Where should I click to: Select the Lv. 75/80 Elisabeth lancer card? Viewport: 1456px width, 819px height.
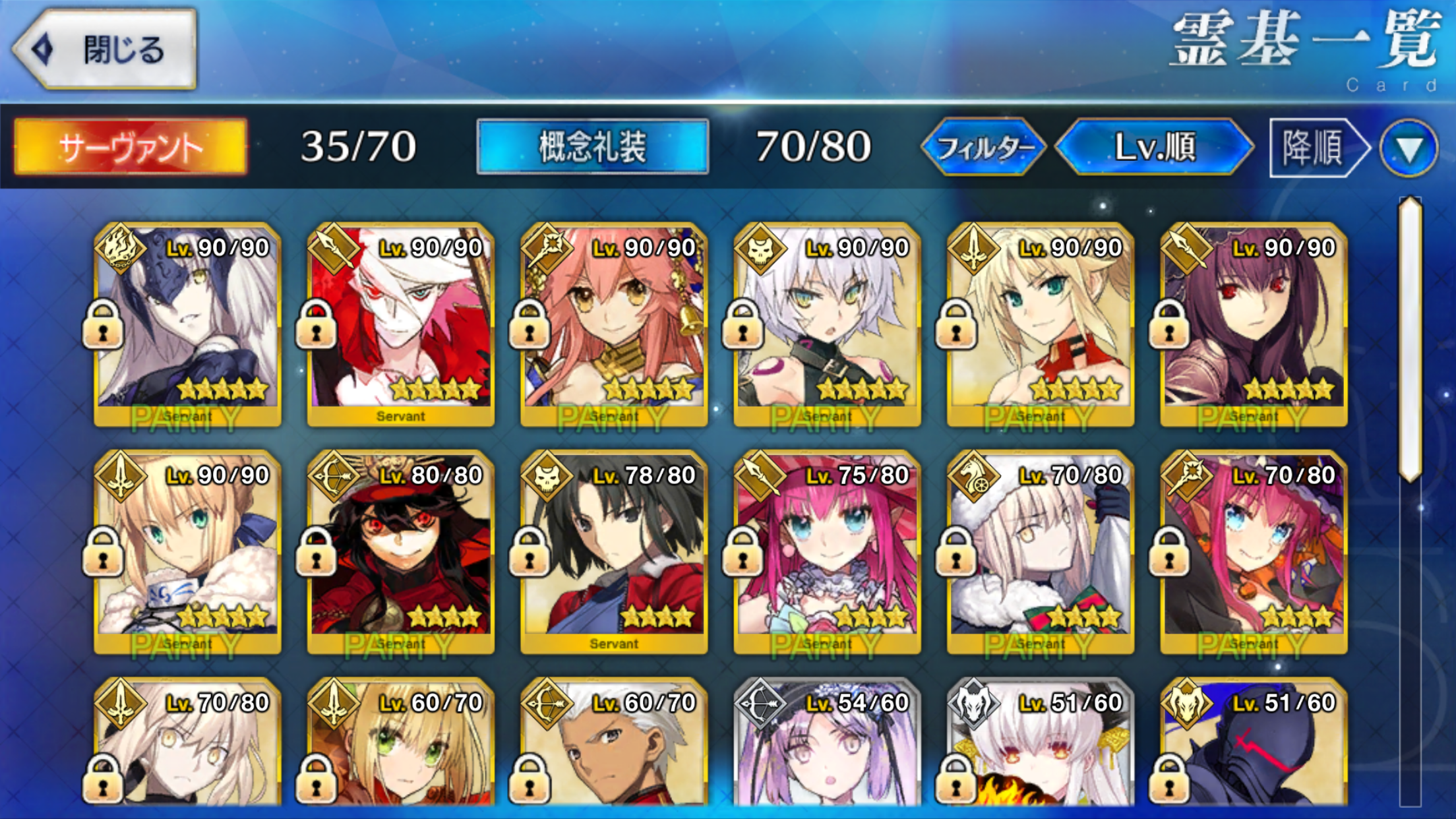pyautogui.click(x=827, y=552)
